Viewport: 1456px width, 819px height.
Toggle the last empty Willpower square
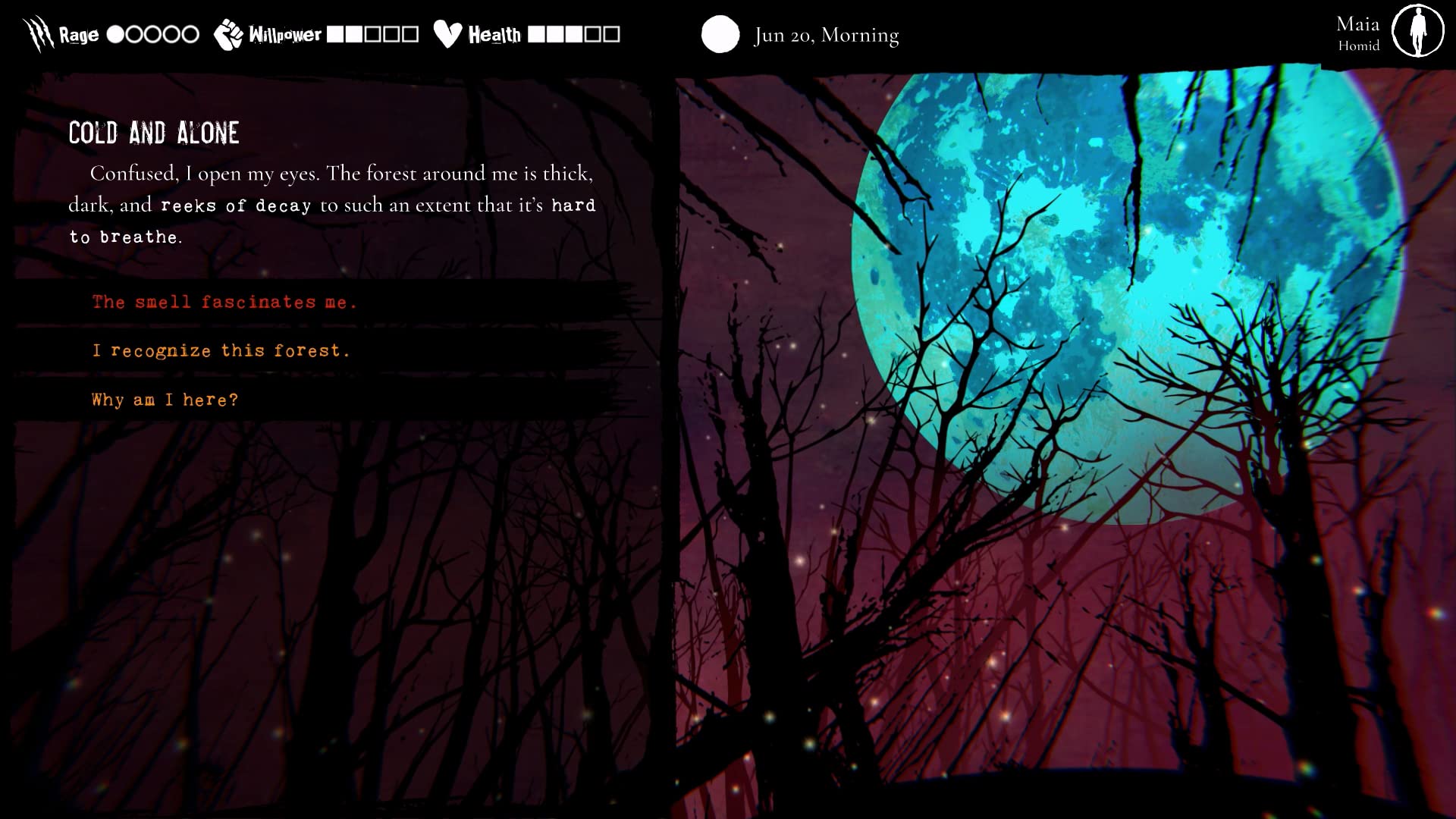click(x=412, y=33)
